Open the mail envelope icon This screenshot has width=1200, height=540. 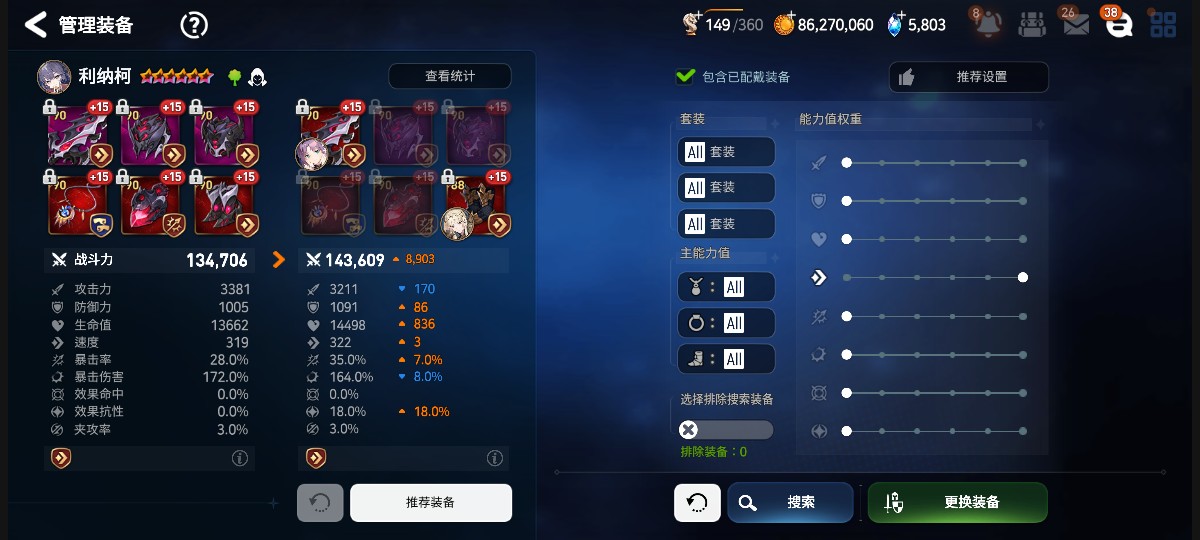(x=1075, y=25)
